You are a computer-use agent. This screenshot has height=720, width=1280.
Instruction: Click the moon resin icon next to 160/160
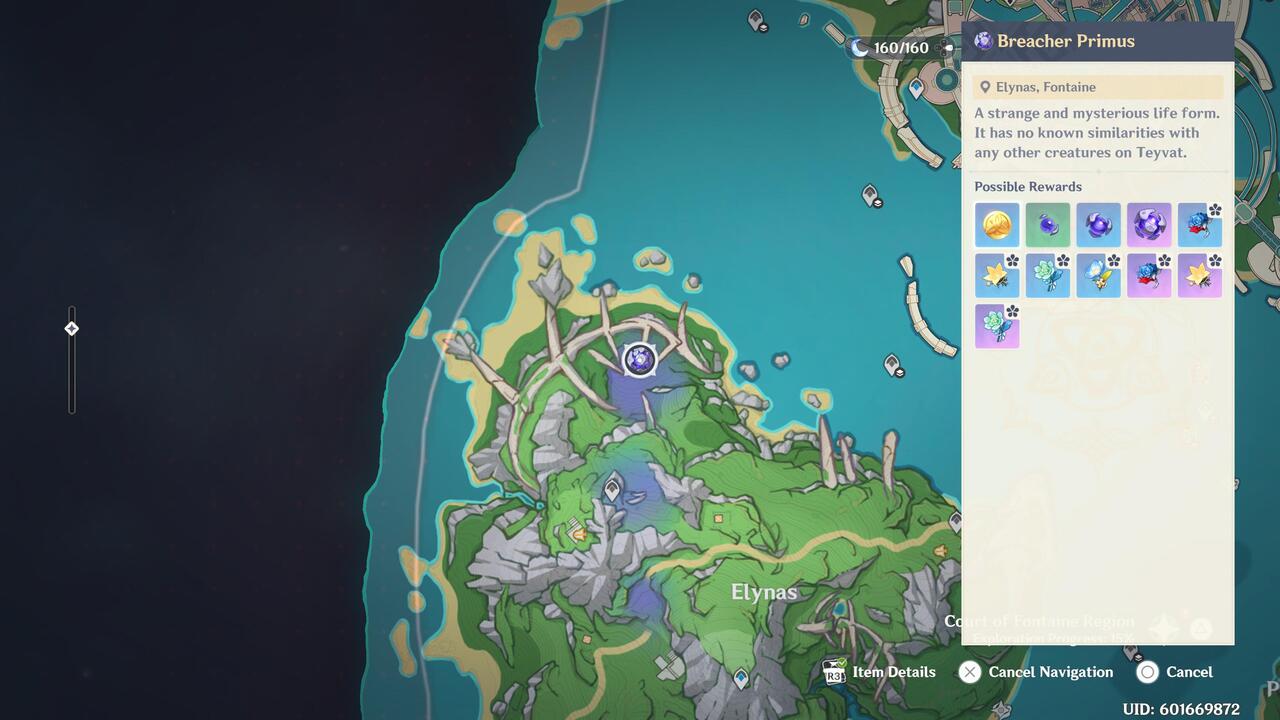pos(859,47)
